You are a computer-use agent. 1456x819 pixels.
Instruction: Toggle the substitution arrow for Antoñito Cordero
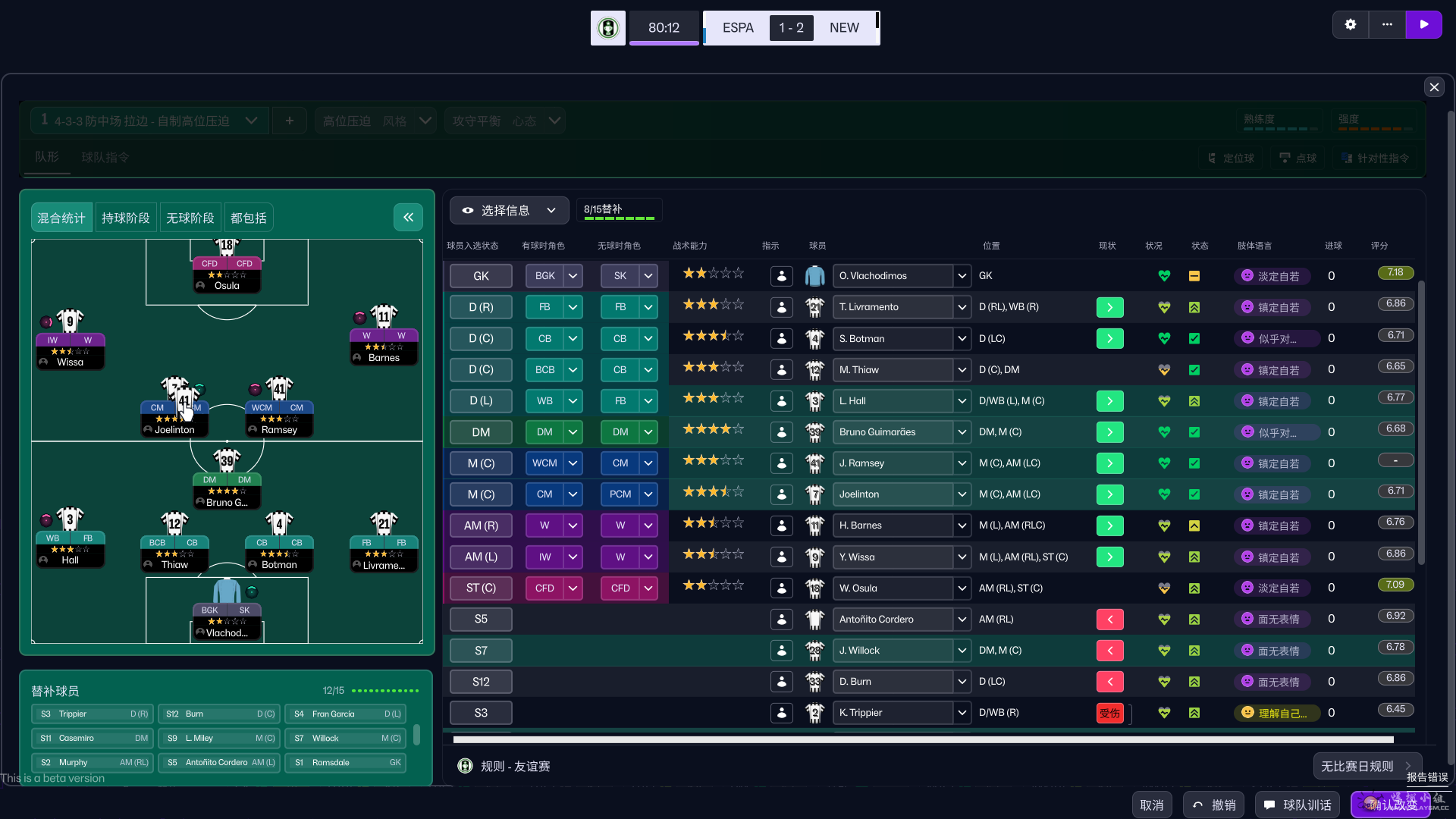point(1109,620)
